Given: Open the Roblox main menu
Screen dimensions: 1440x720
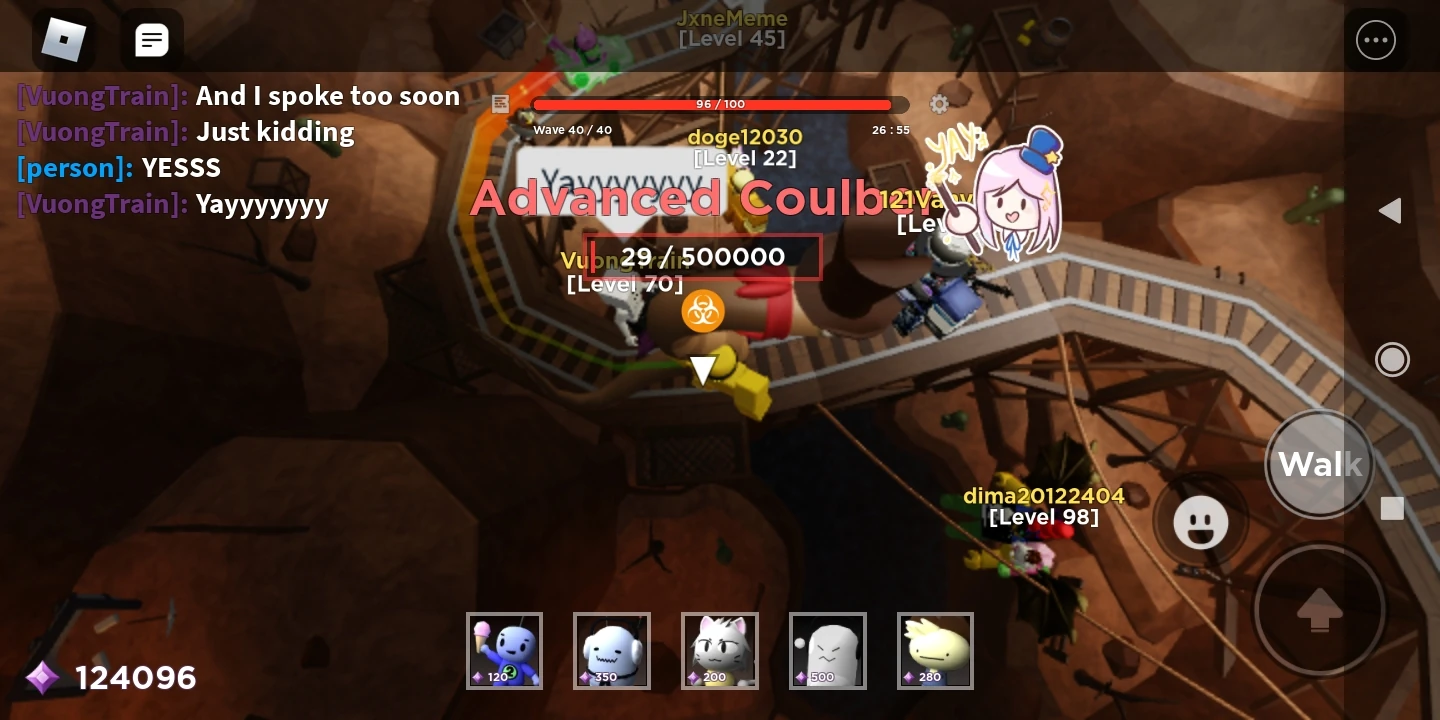Looking at the screenshot, I should pos(64,40).
